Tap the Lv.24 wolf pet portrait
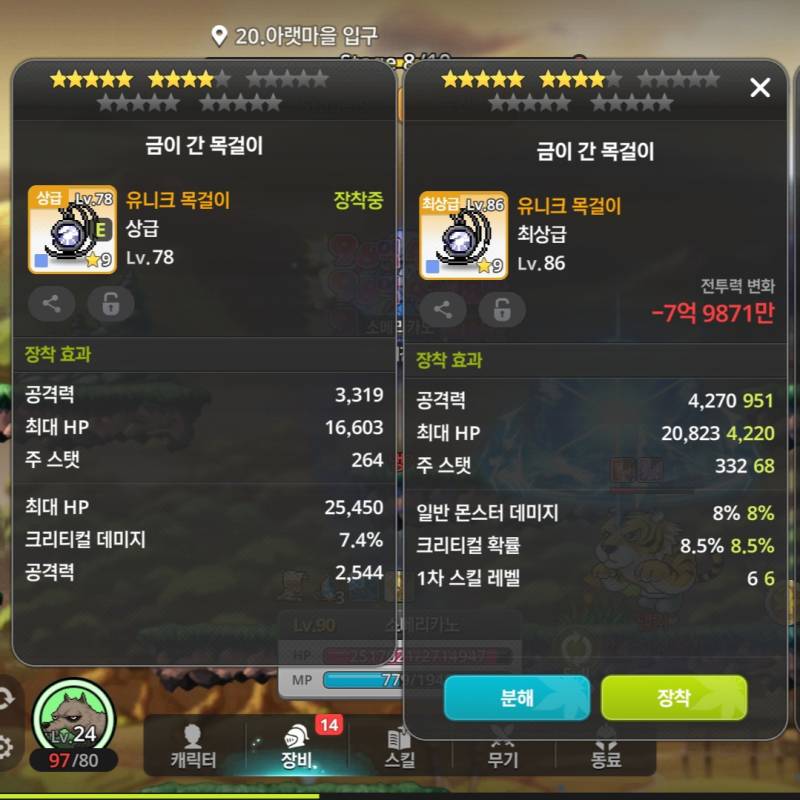Image resolution: width=800 pixels, height=800 pixels. click(x=72, y=720)
